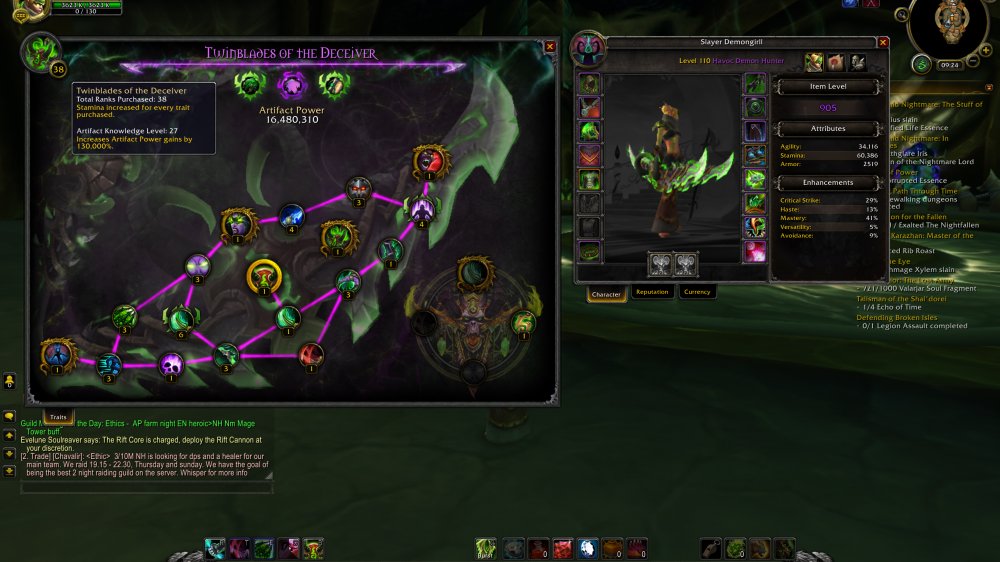1000x562 pixels.
Task: Close the Twinblades of the Deceiver window
Action: (x=549, y=46)
